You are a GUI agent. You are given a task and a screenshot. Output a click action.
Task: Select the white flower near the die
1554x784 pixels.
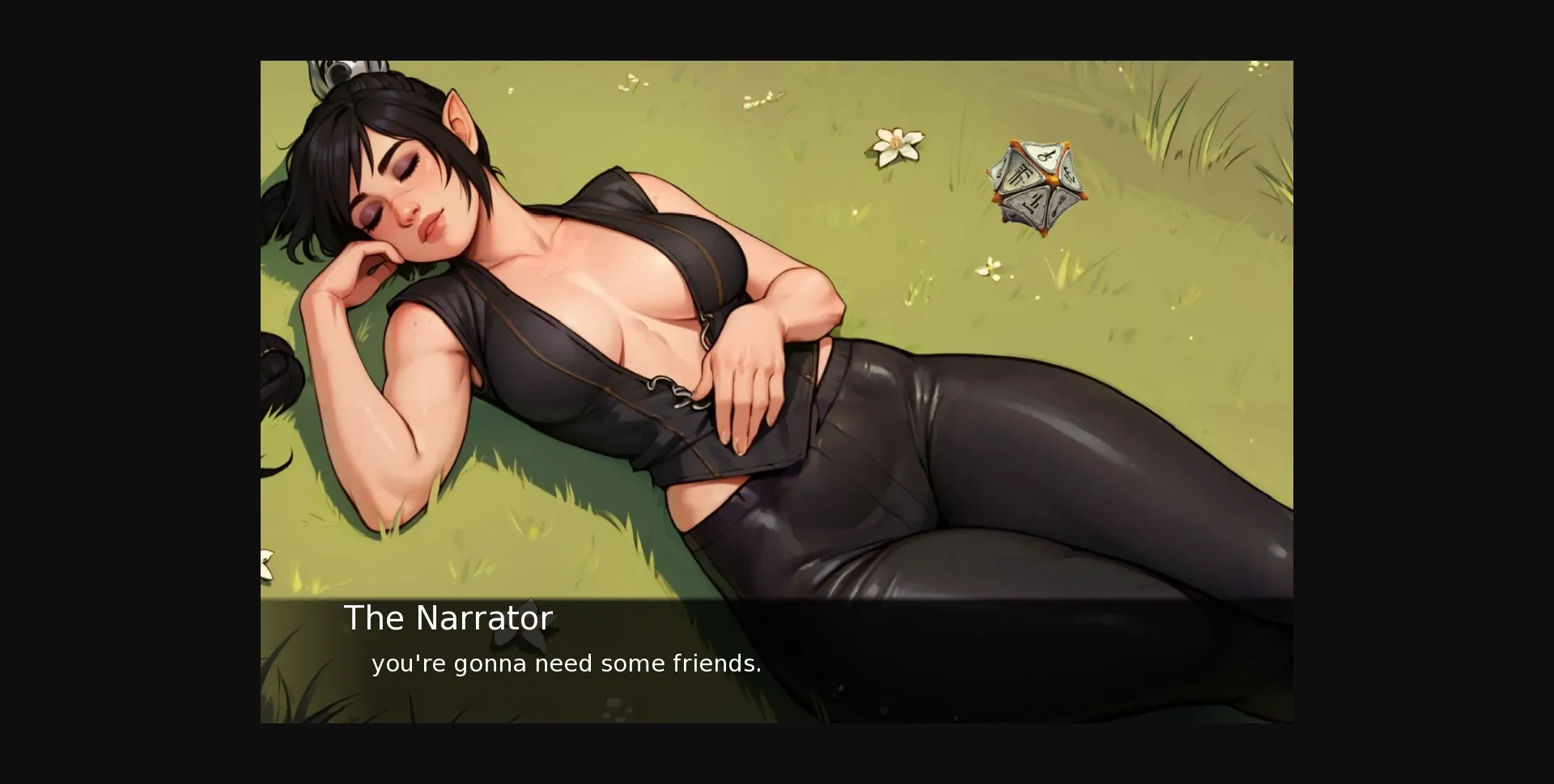click(x=895, y=144)
